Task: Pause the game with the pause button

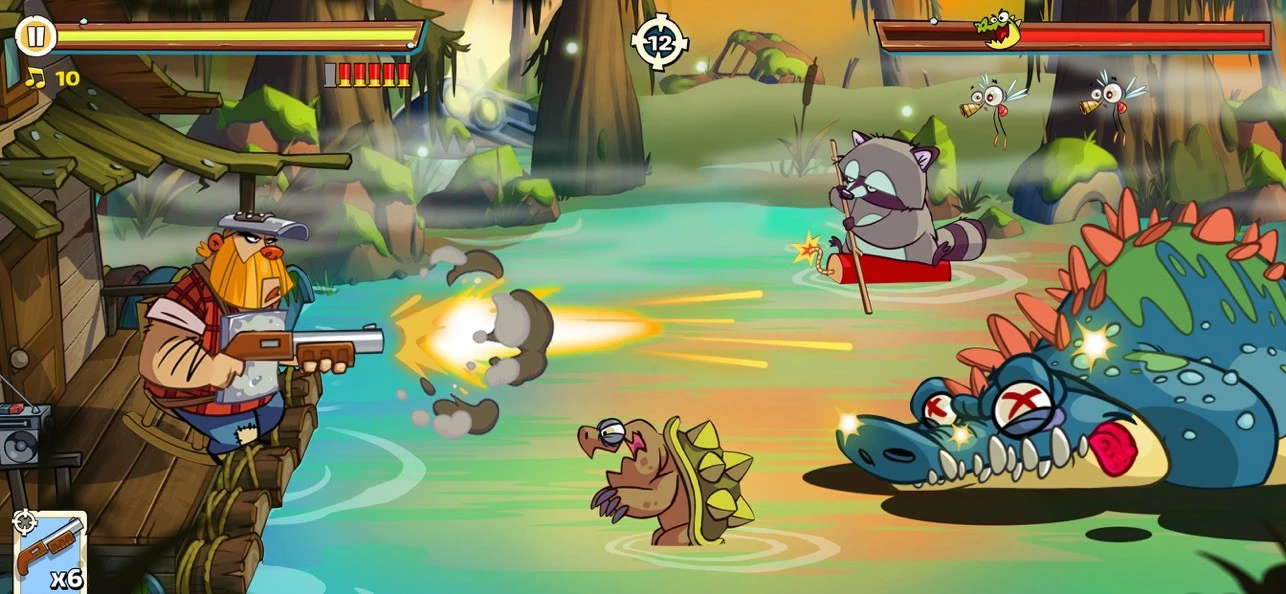Action: click(x=36, y=37)
